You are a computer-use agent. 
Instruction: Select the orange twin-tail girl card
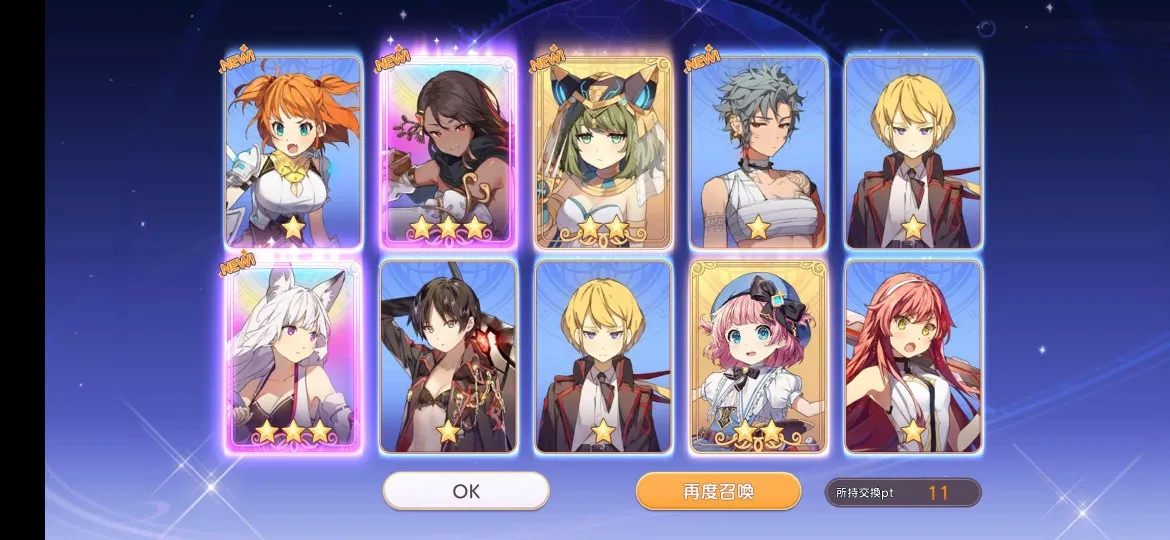pos(293,151)
